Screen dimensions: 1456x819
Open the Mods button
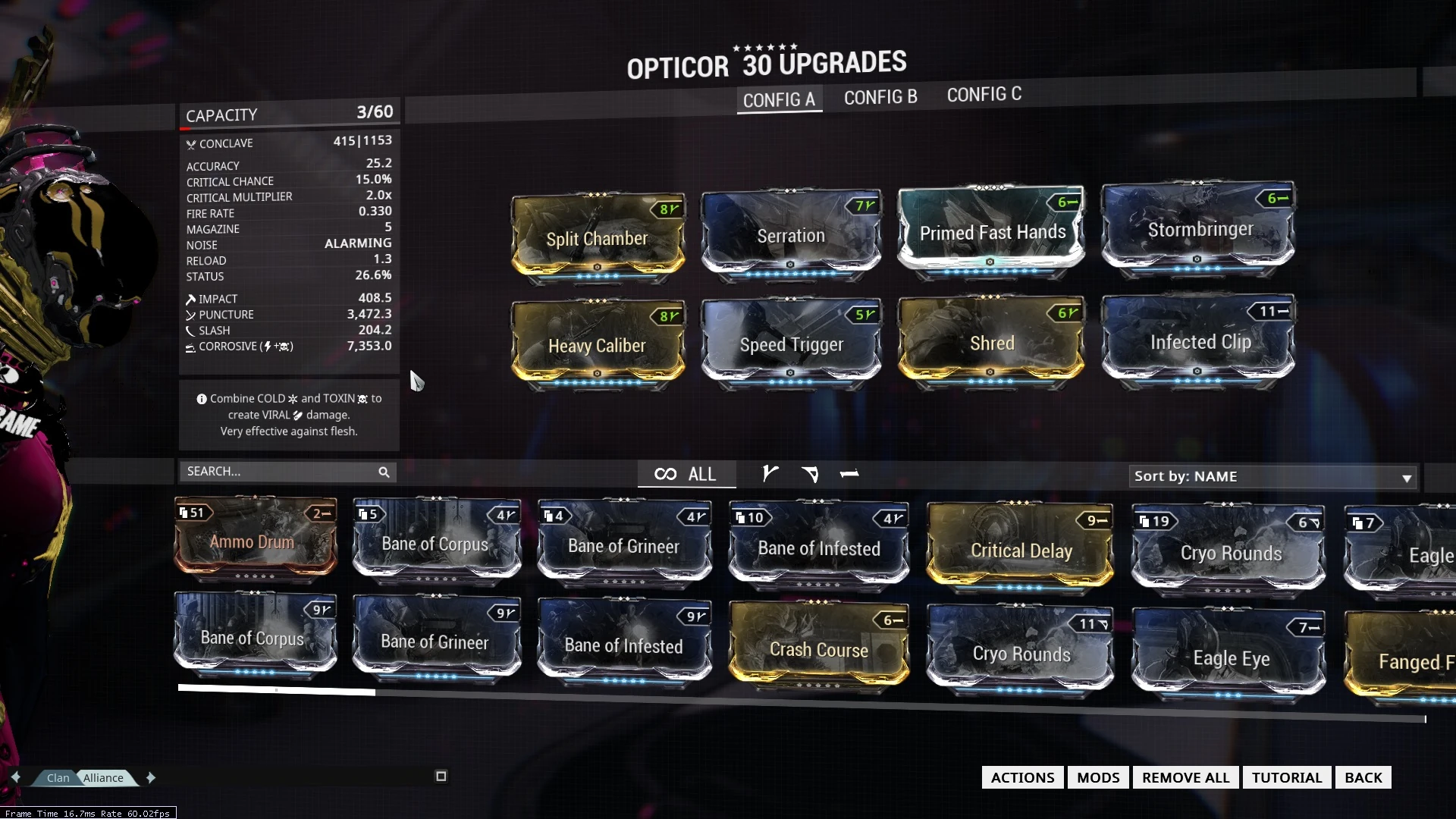[1098, 777]
